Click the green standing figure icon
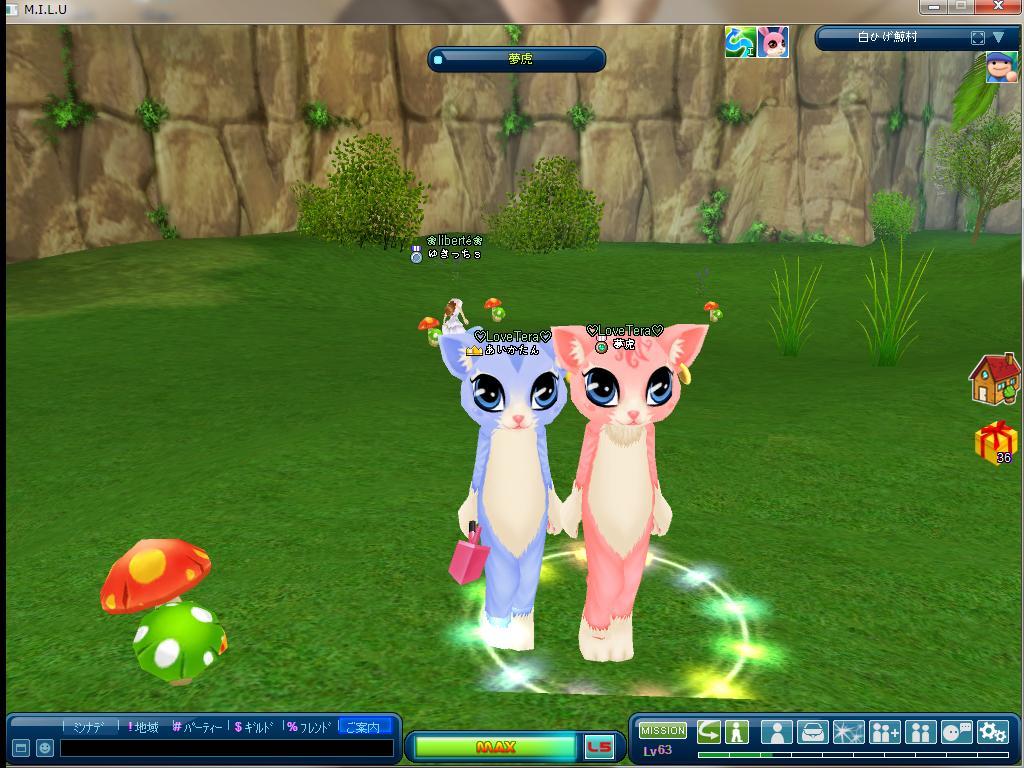 pyautogui.click(x=737, y=731)
